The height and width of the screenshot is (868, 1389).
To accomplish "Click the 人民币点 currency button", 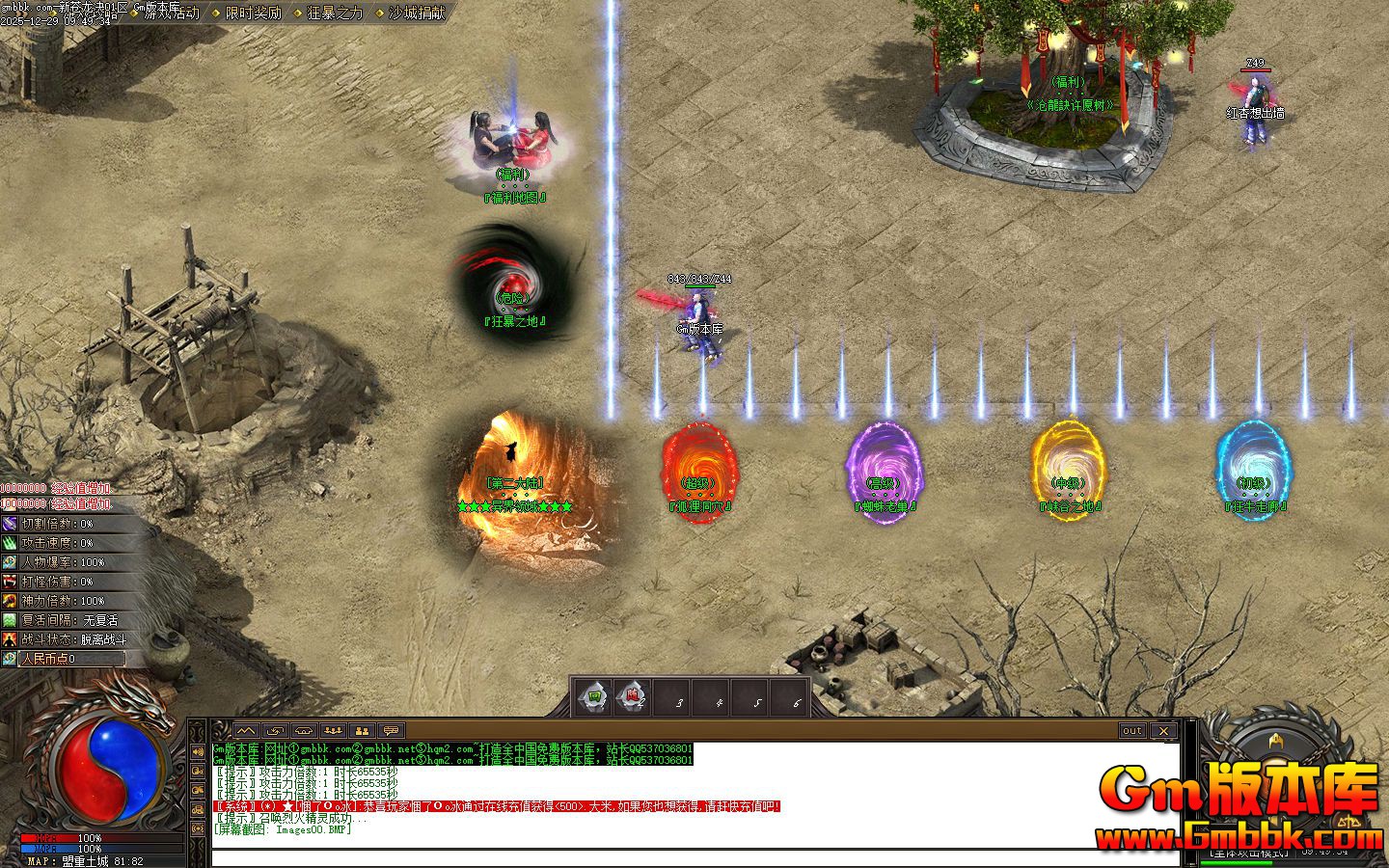I will click(69, 659).
